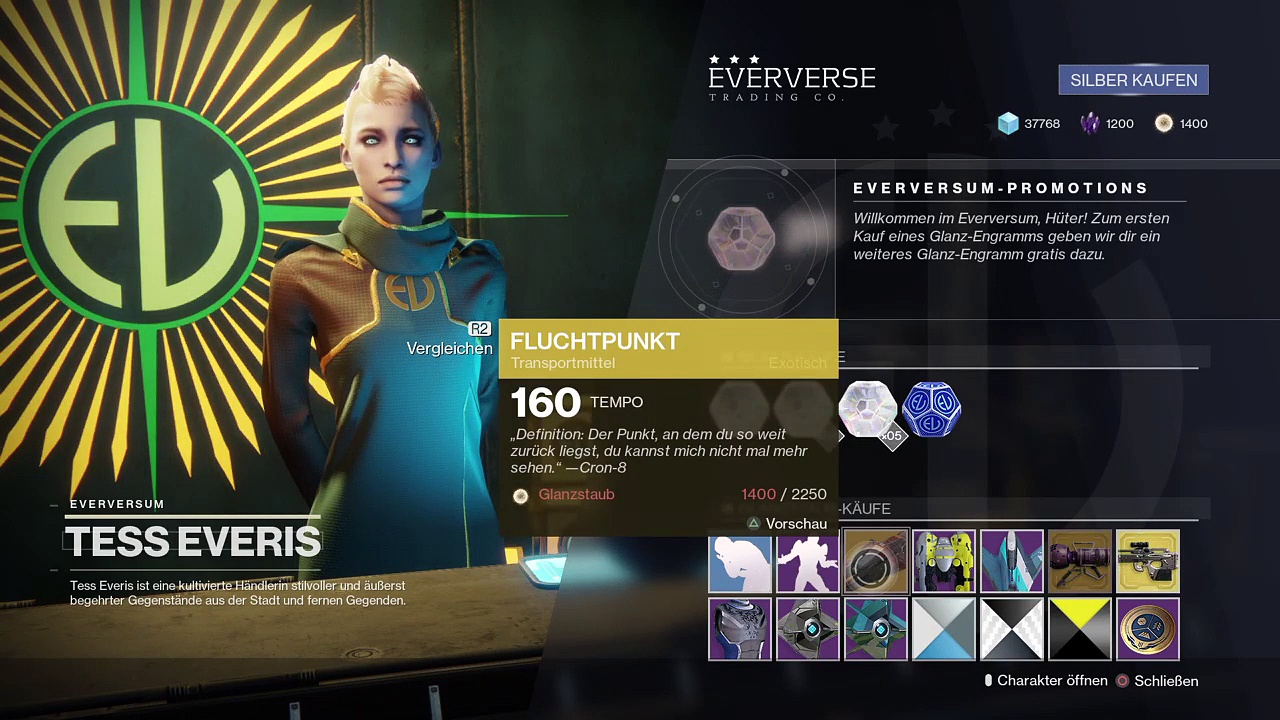1280x720 pixels.
Task: Pick the blue kneeling emote tile
Action: coord(740,562)
